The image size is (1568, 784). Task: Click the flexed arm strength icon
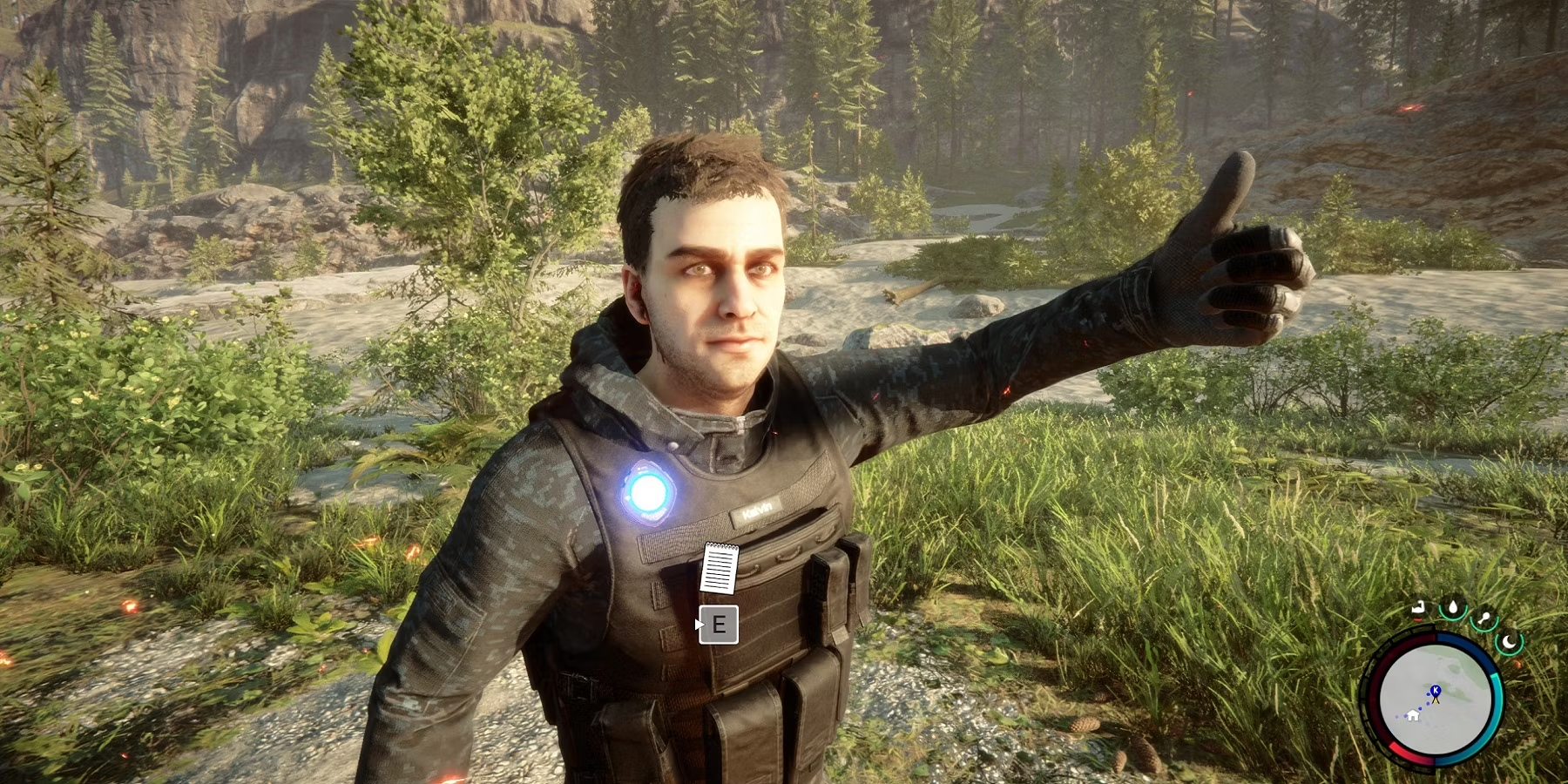click(1419, 607)
